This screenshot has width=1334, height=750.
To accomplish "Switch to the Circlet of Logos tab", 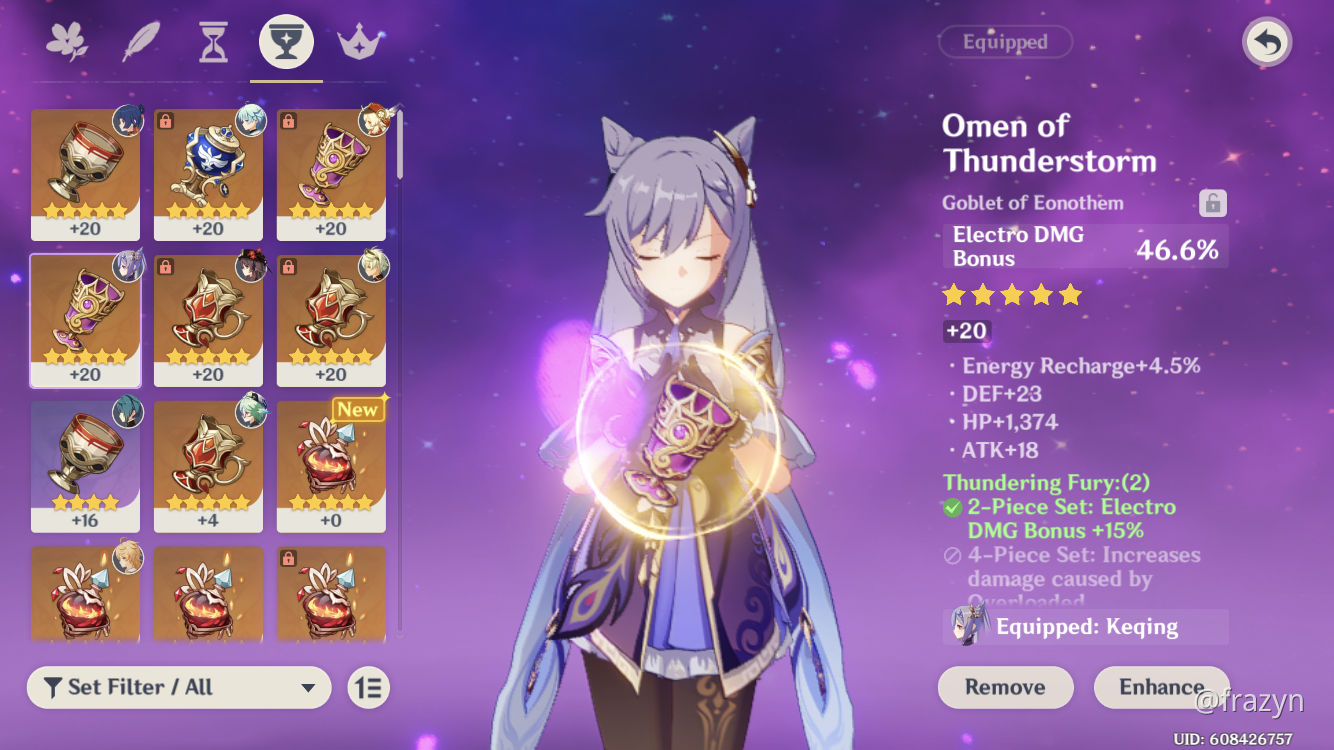I will click(357, 41).
